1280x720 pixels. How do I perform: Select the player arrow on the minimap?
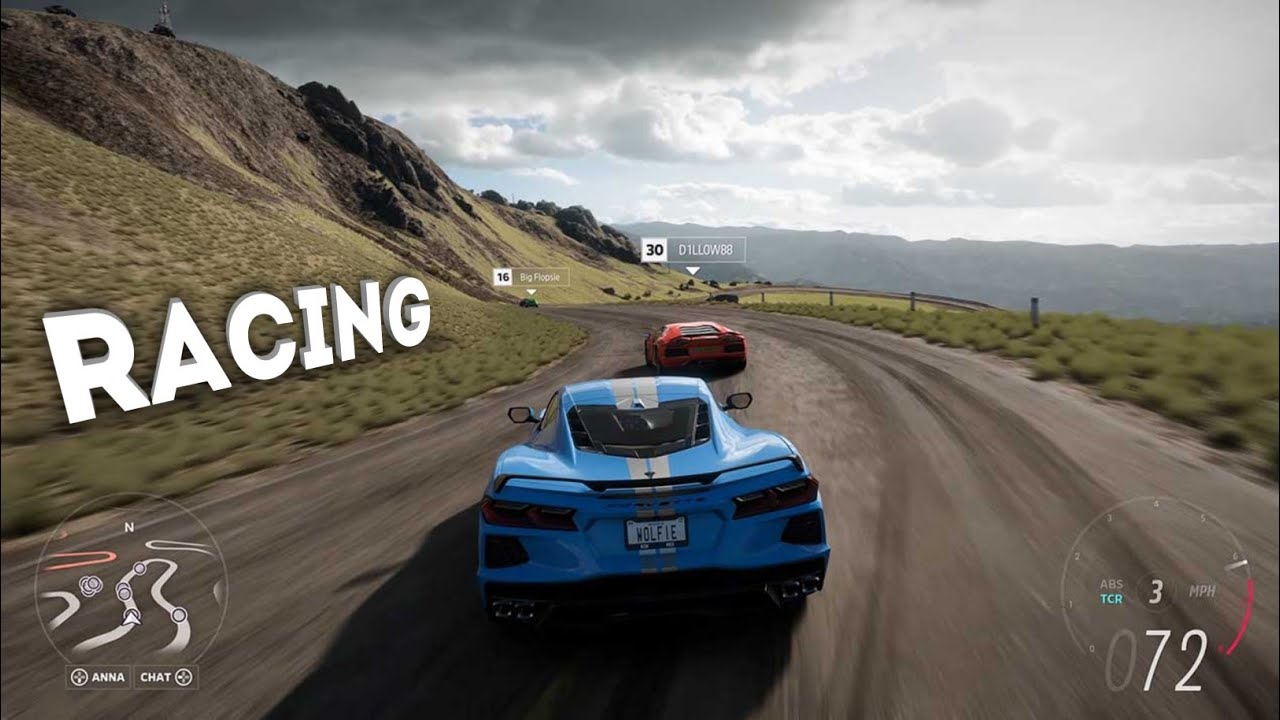tap(131, 619)
